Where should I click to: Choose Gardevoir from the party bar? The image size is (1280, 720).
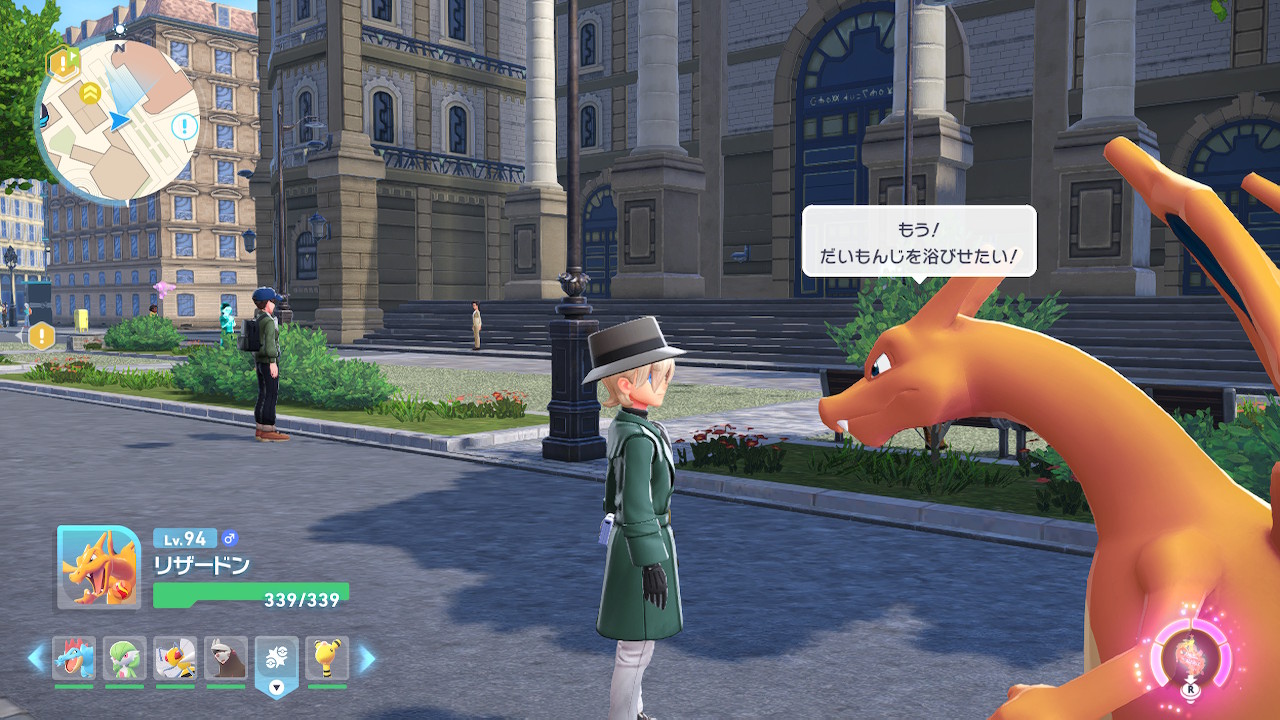125,658
